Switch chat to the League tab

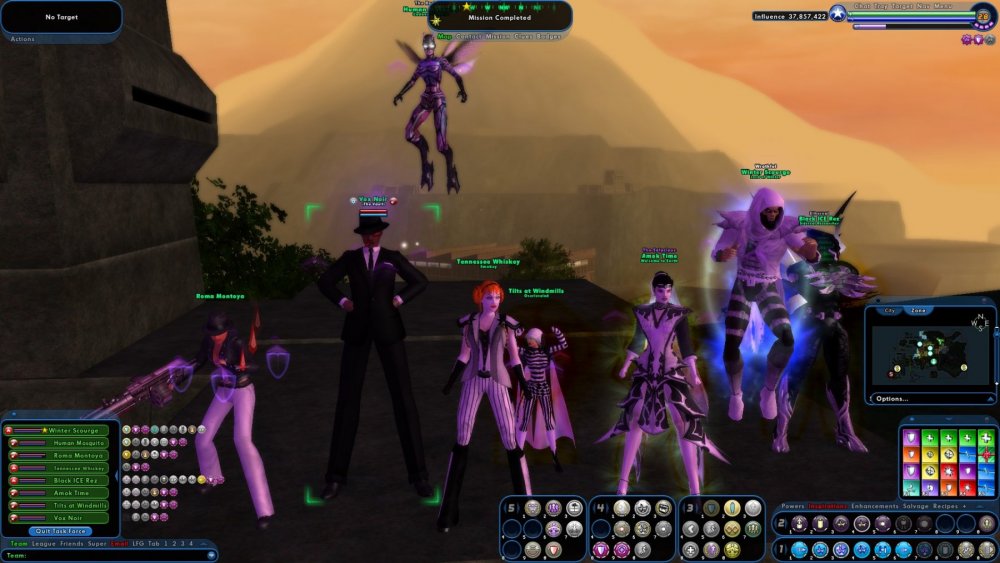(43, 543)
